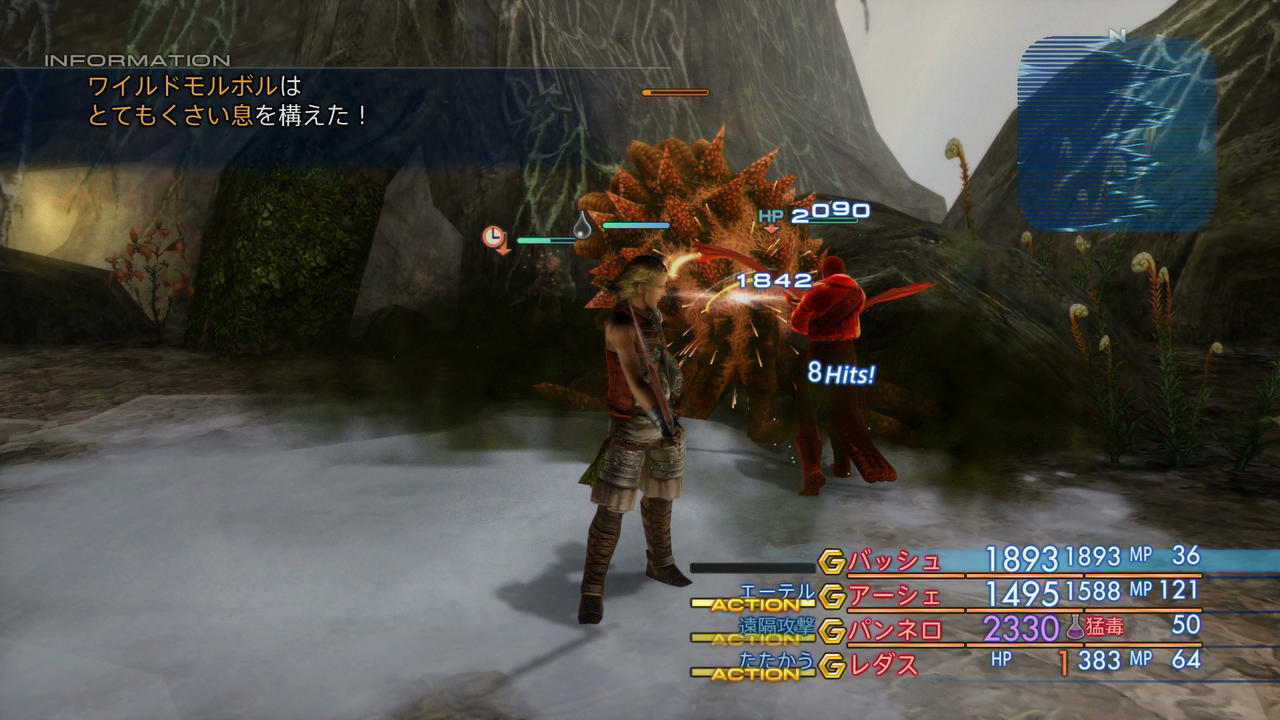
Task: Click the gambit G icon beside バッシュ
Action: click(x=831, y=562)
